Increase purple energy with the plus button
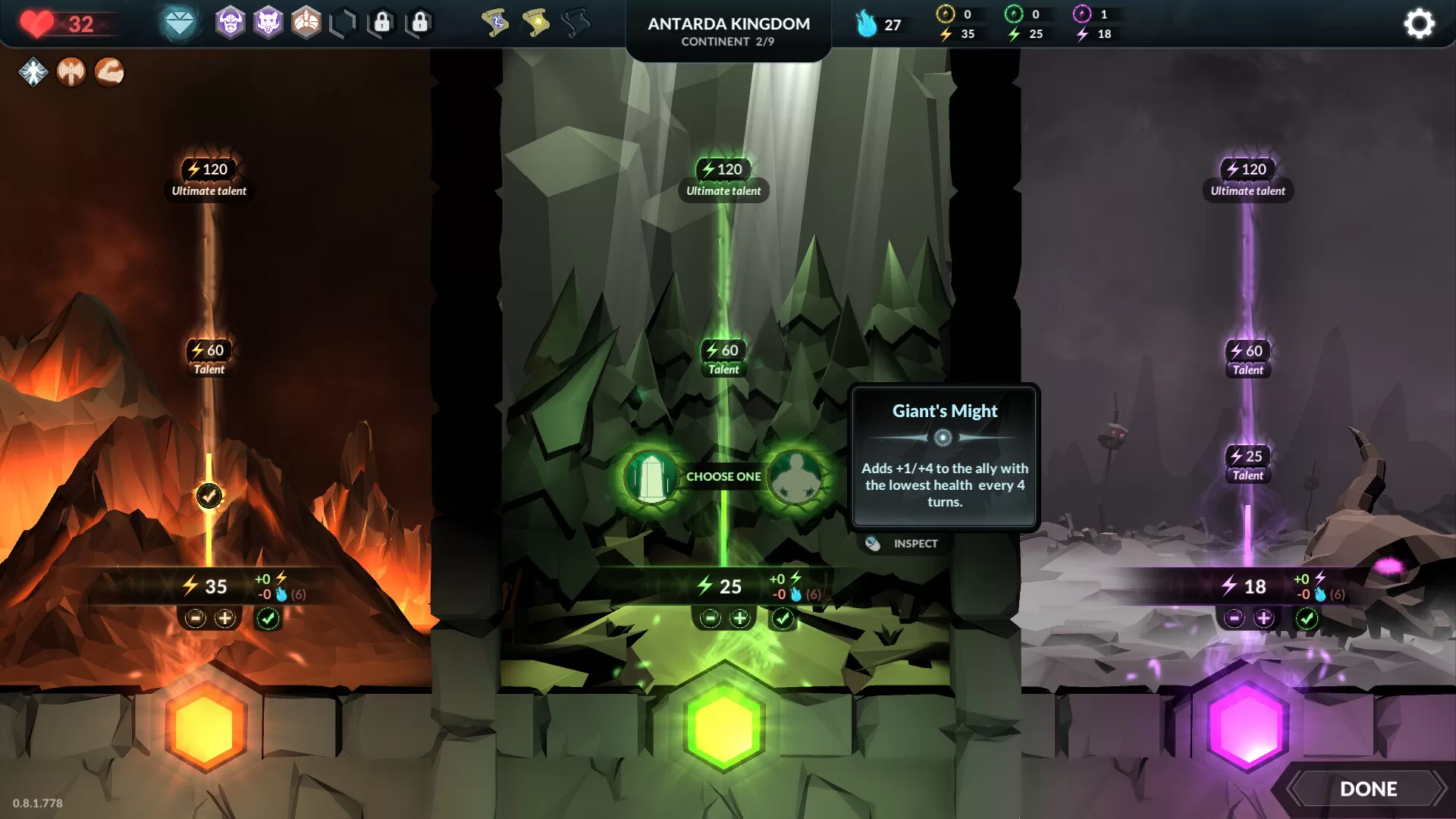Viewport: 1456px width, 819px height. click(1263, 618)
